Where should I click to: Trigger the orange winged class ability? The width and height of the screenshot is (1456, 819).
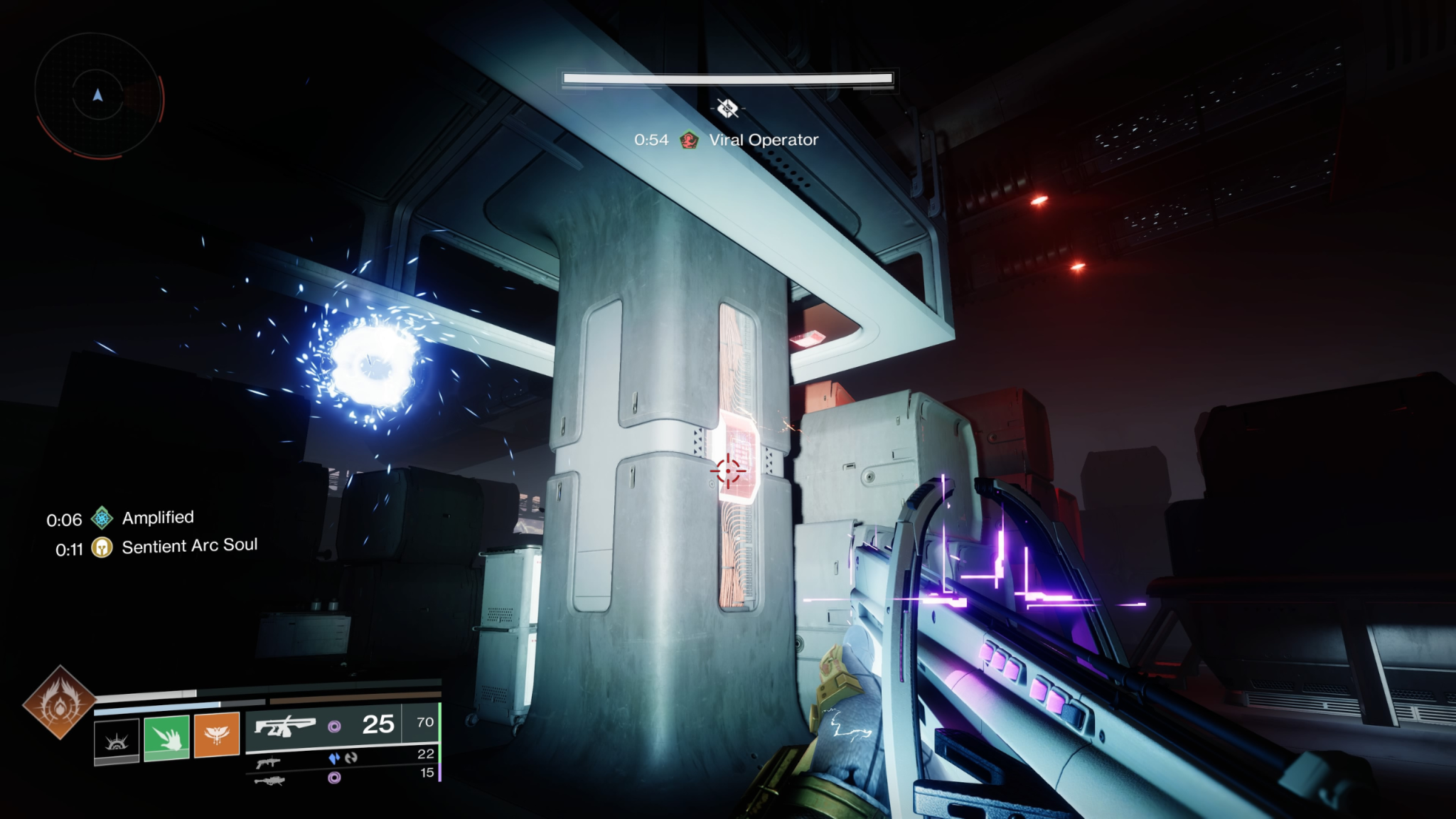pyautogui.click(x=217, y=736)
